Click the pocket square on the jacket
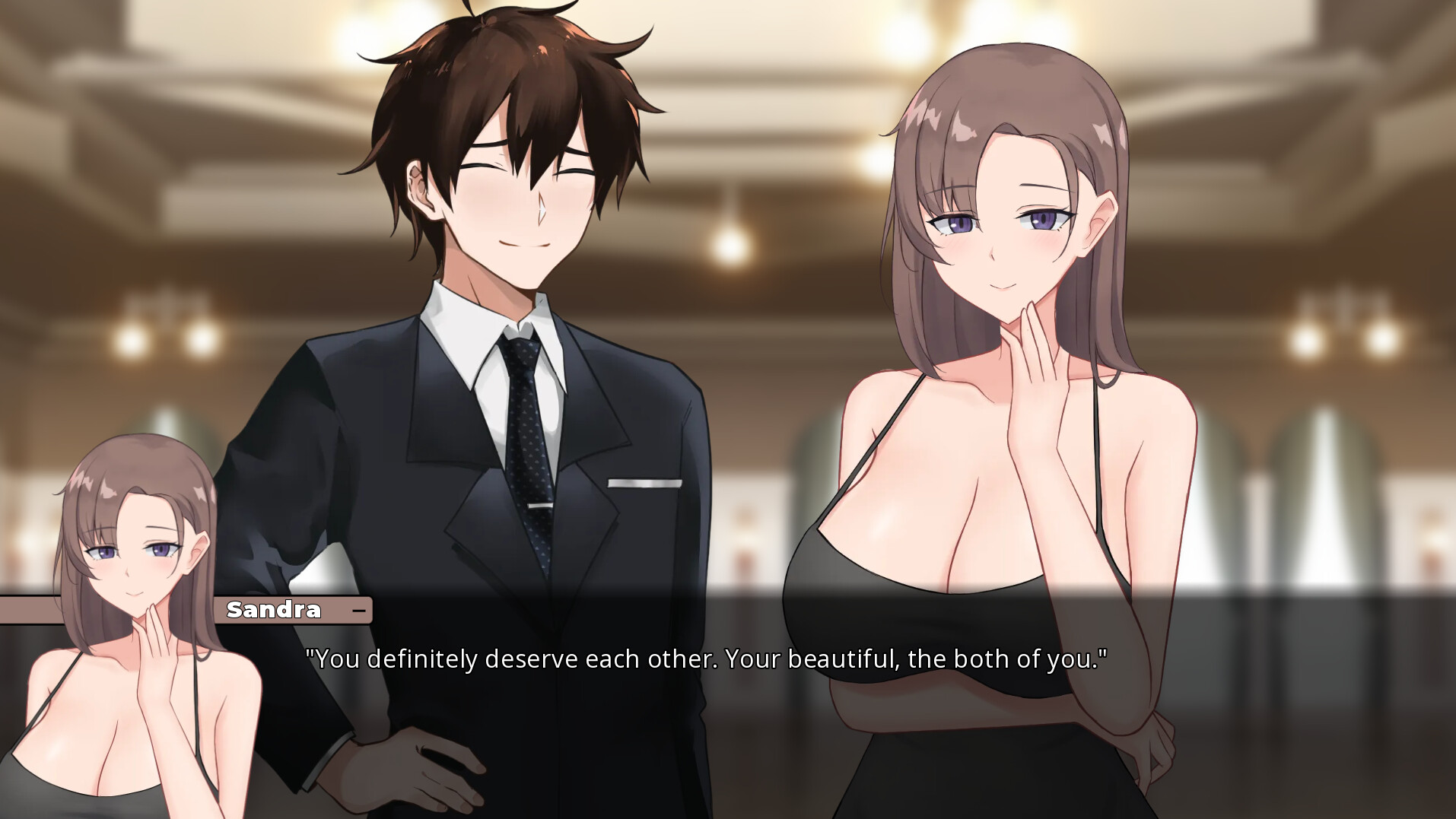 click(647, 481)
